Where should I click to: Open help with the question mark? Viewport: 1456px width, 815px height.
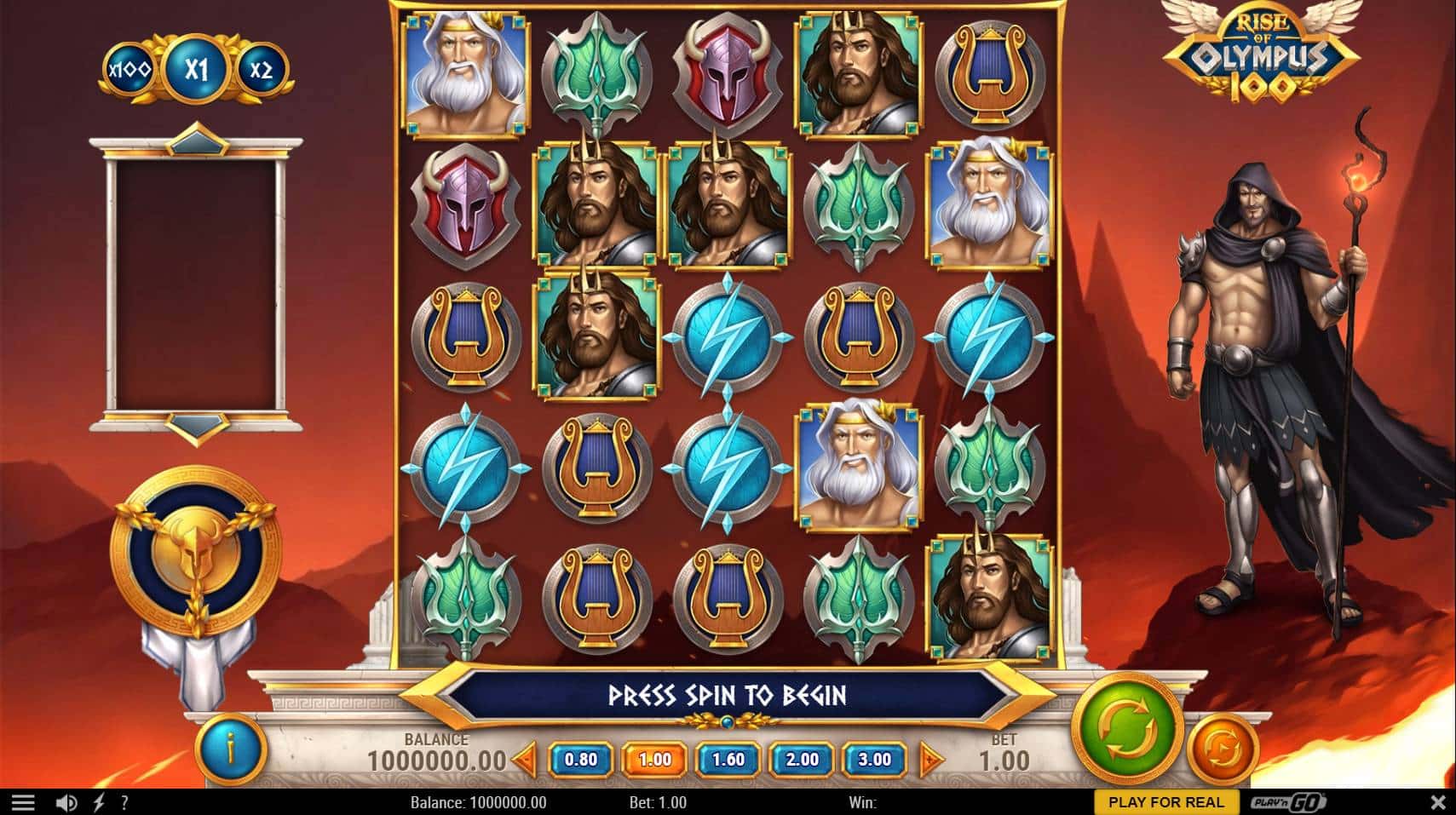click(124, 802)
